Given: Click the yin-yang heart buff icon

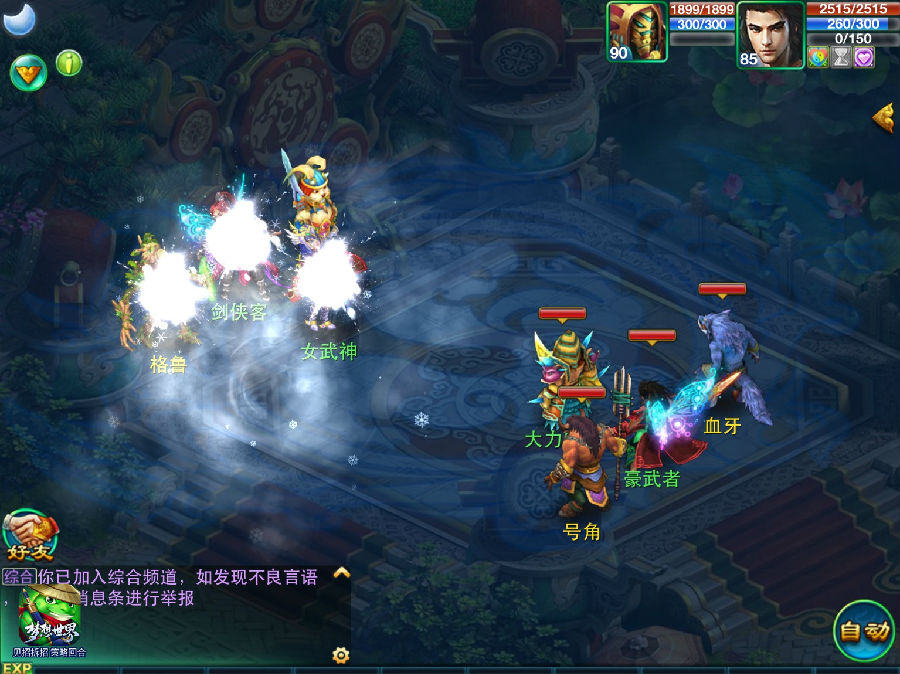Looking at the screenshot, I should 818,57.
